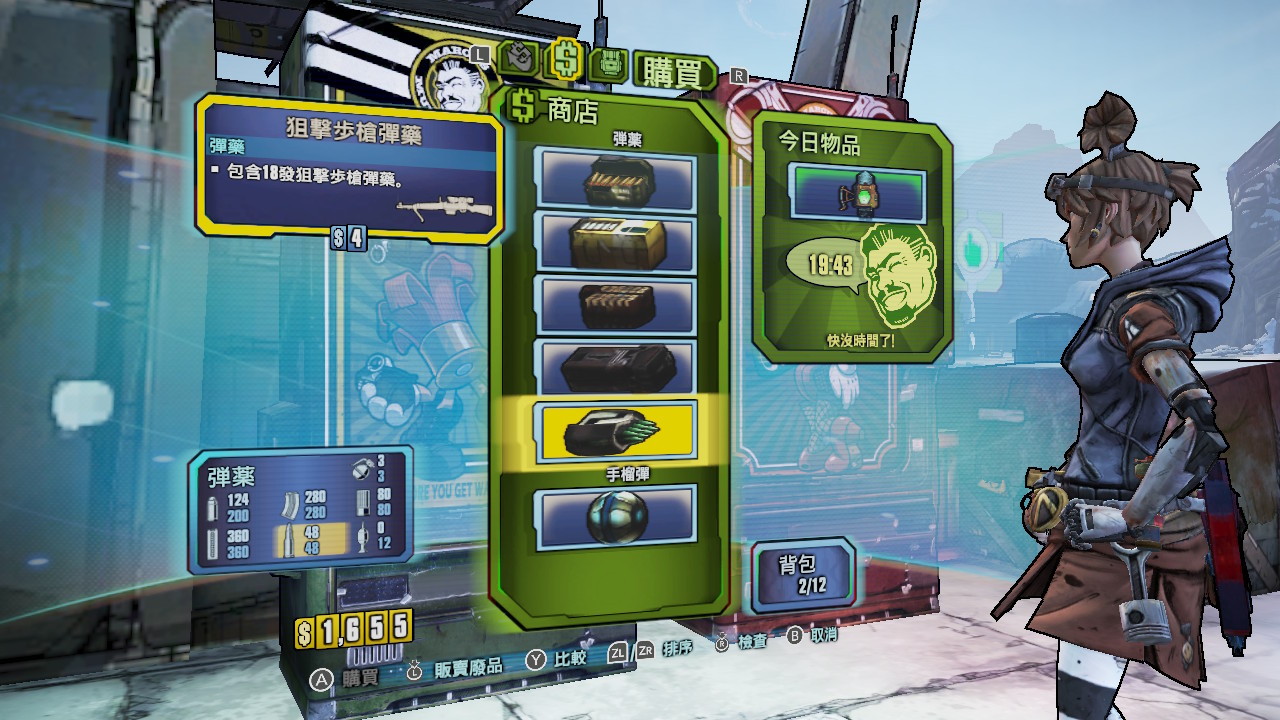Switch to the grey sell tab icon

[x=520, y=60]
